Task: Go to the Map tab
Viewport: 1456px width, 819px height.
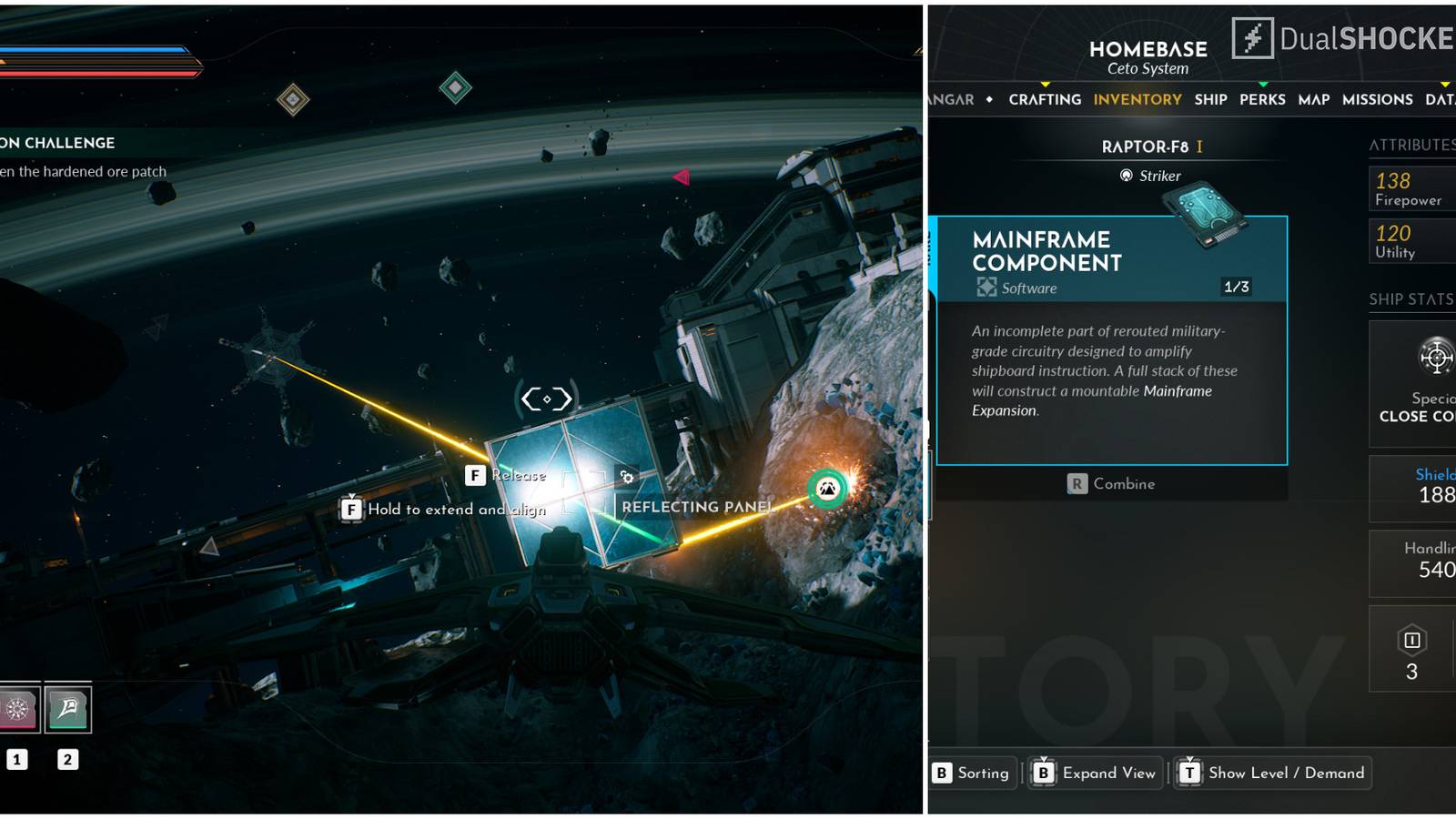Action: [1313, 99]
